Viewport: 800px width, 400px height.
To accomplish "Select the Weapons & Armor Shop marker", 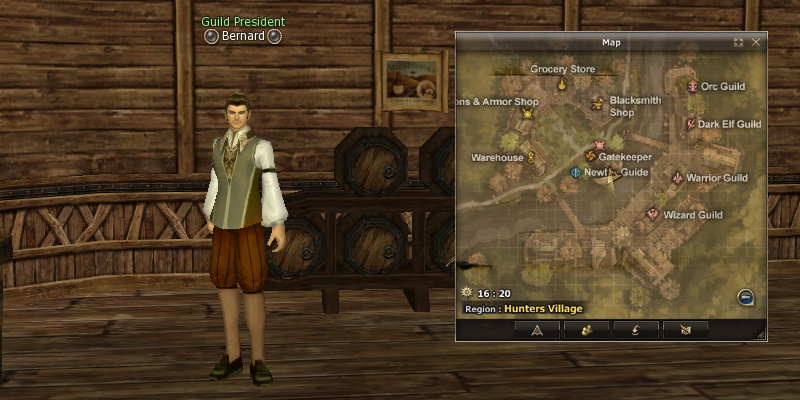I will click(527, 114).
